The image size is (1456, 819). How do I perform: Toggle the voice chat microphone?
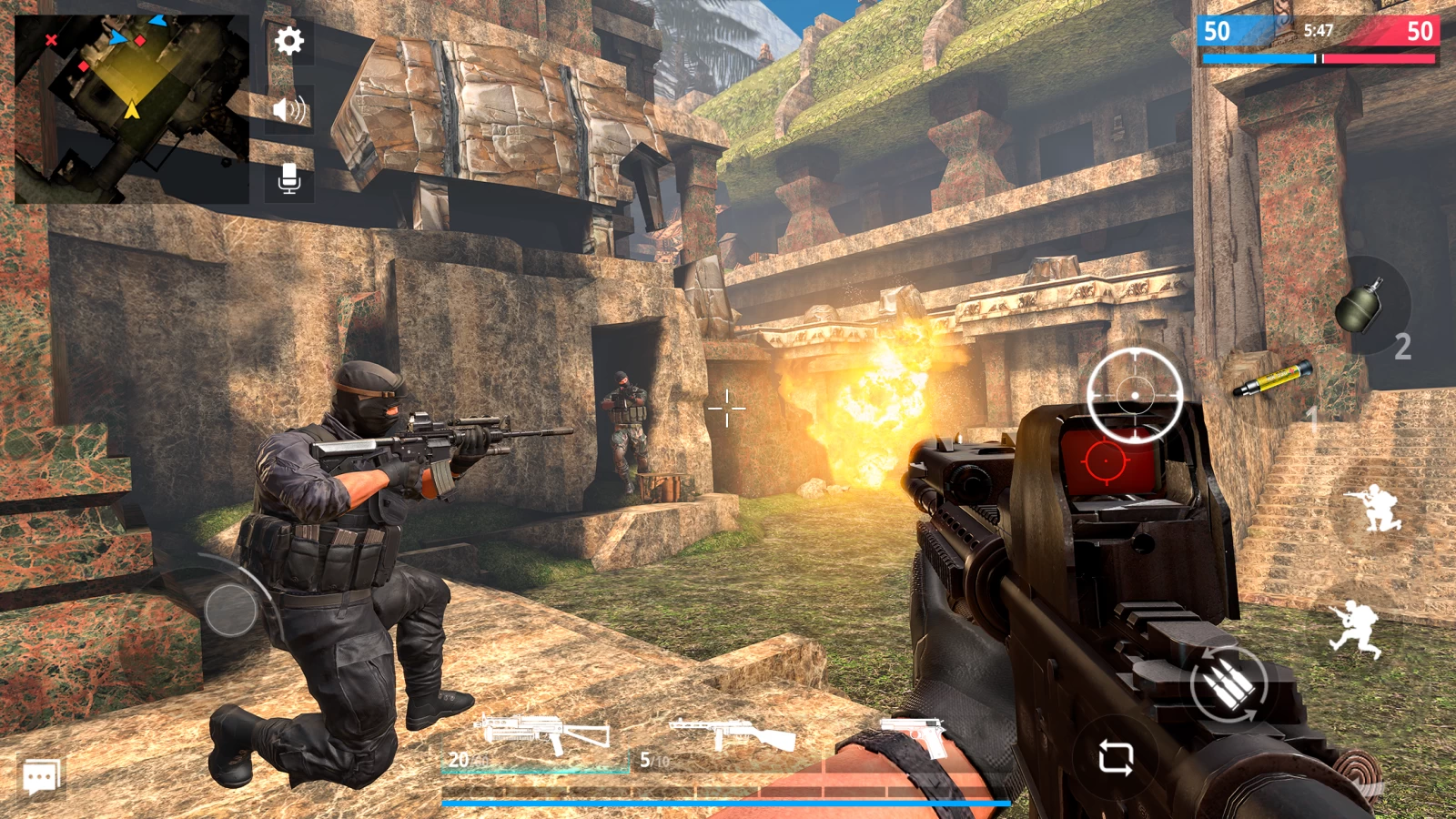pyautogui.click(x=289, y=179)
